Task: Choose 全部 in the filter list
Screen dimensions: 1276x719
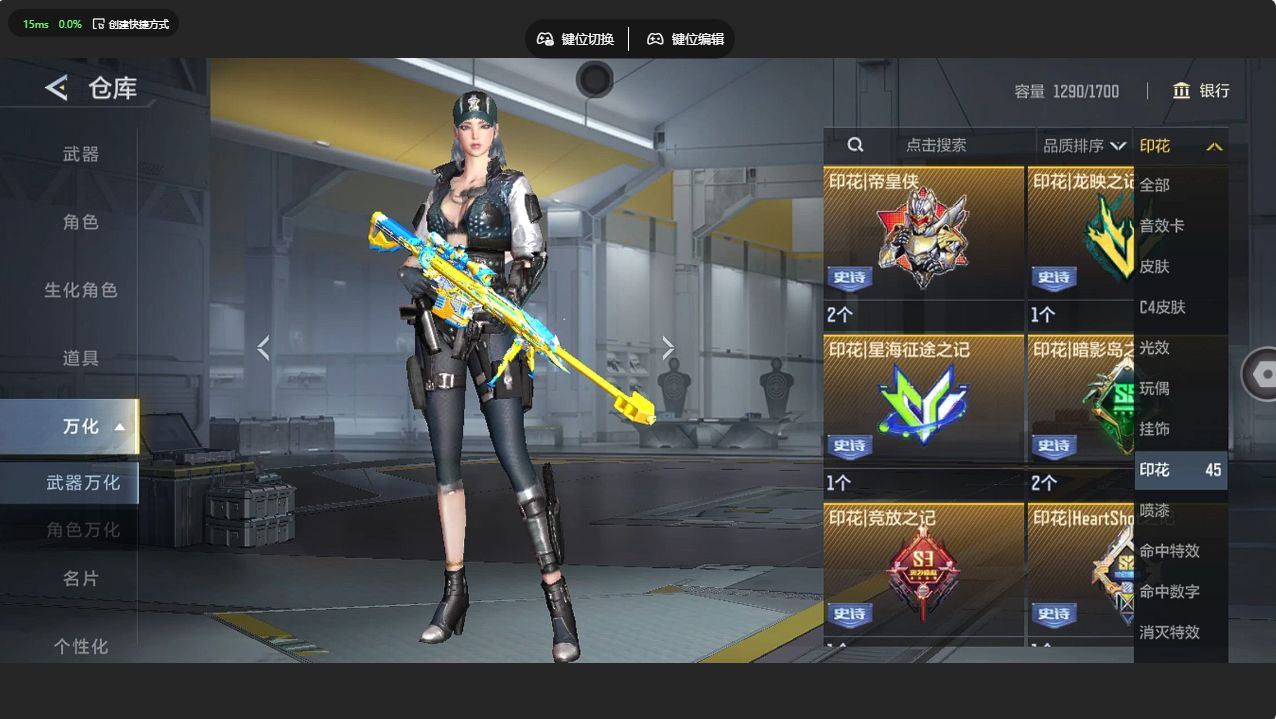Action: pyautogui.click(x=1155, y=185)
